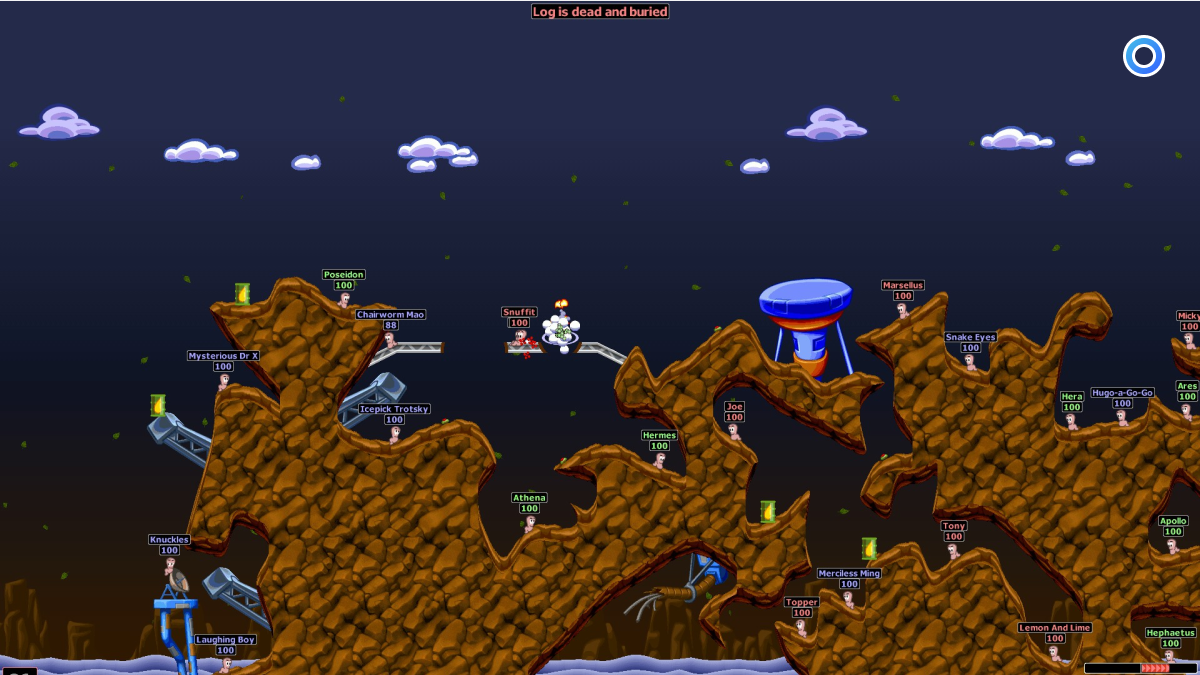This screenshot has height=675, width=1200.
Task: Click the blue ring overlay icon
Action: coord(1143,56)
